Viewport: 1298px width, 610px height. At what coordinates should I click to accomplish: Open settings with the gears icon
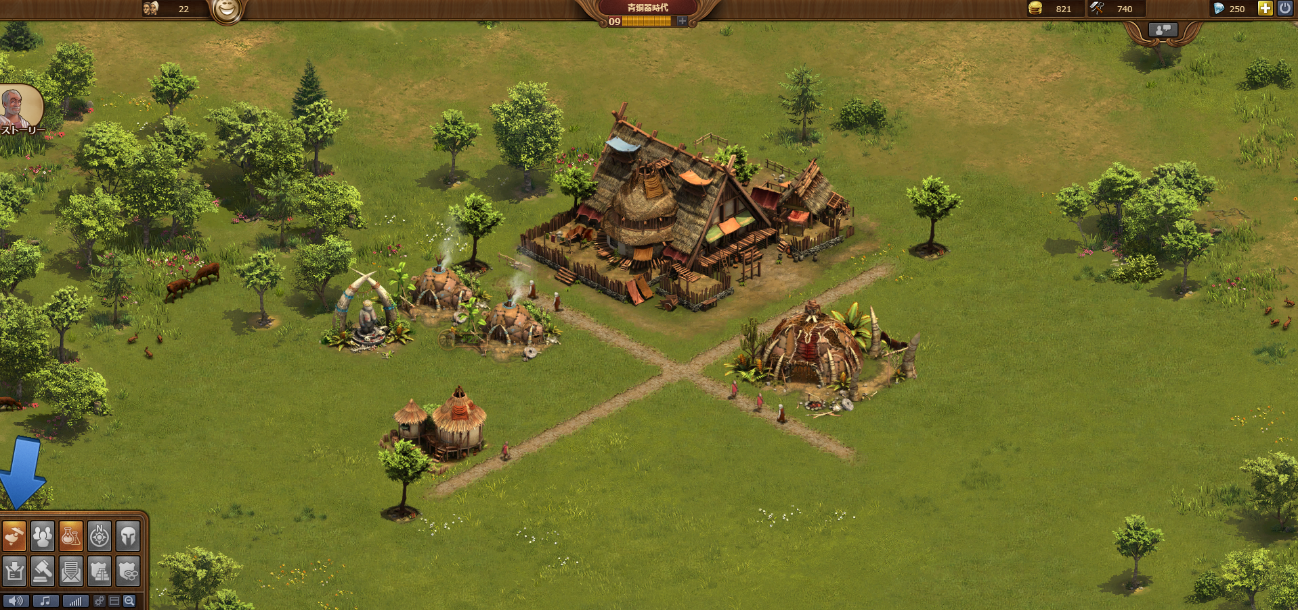click(x=100, y=601)
